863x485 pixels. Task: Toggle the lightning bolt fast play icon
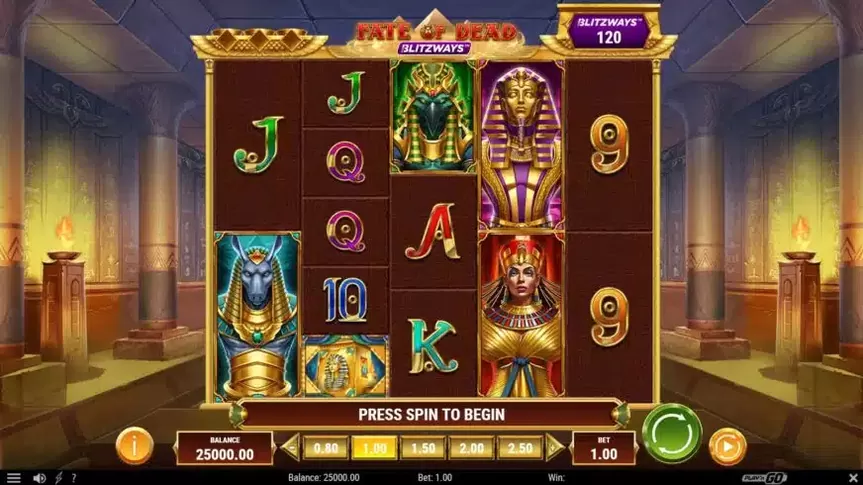[57, 478]
